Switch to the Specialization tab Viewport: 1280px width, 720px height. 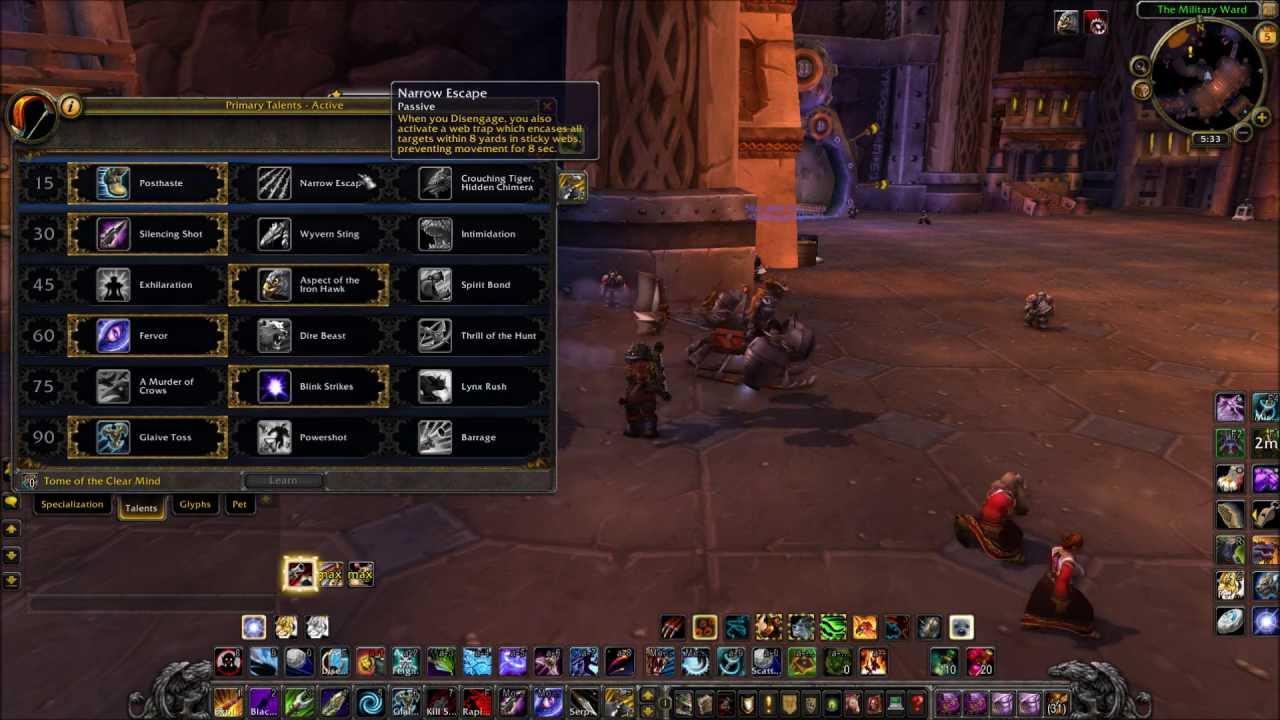(x=72, y=505)
